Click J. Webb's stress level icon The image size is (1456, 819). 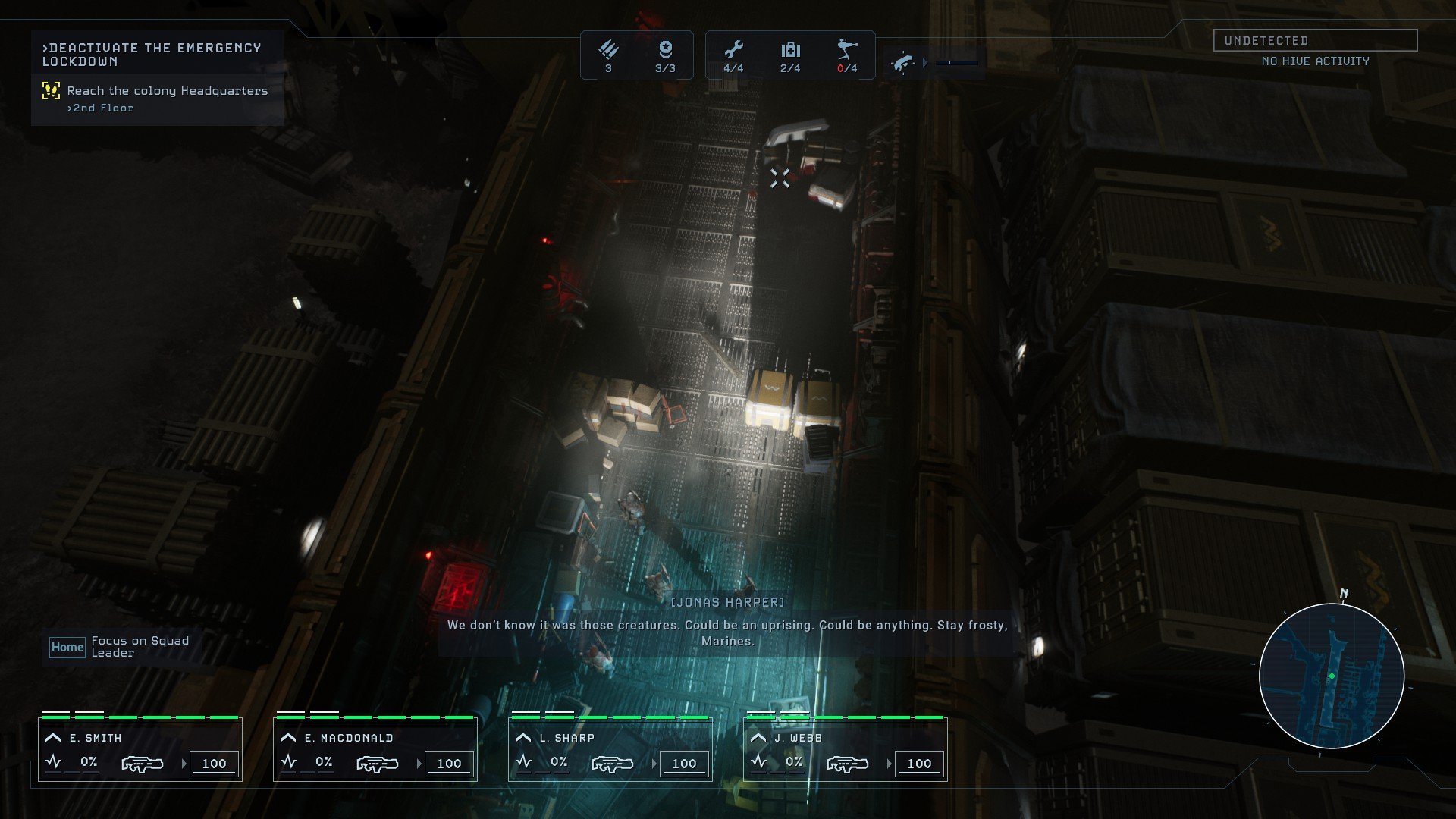(758, 762)
